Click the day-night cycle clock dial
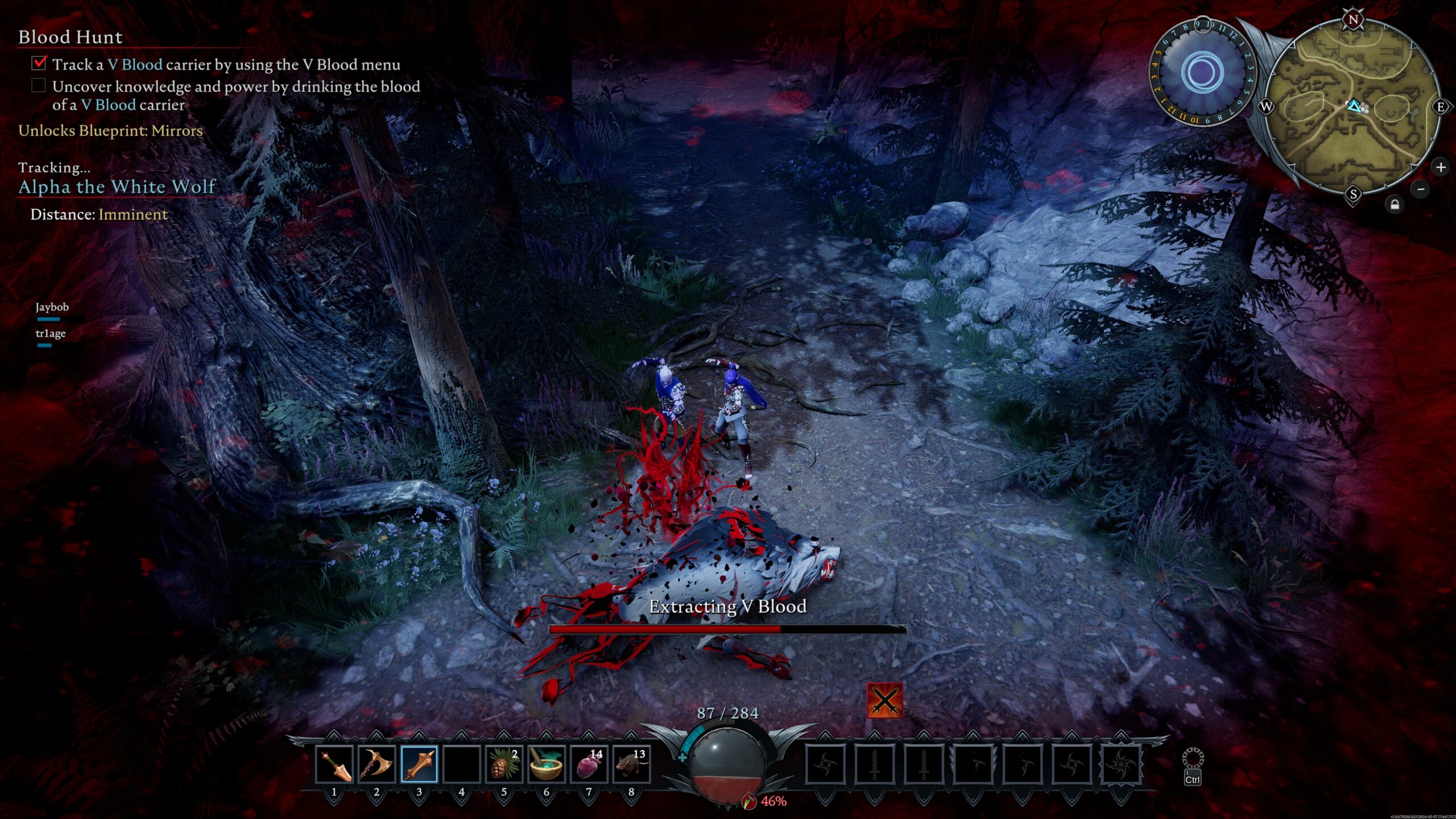Viewport: 1456px width, 819px height. tap(1201, 72)
